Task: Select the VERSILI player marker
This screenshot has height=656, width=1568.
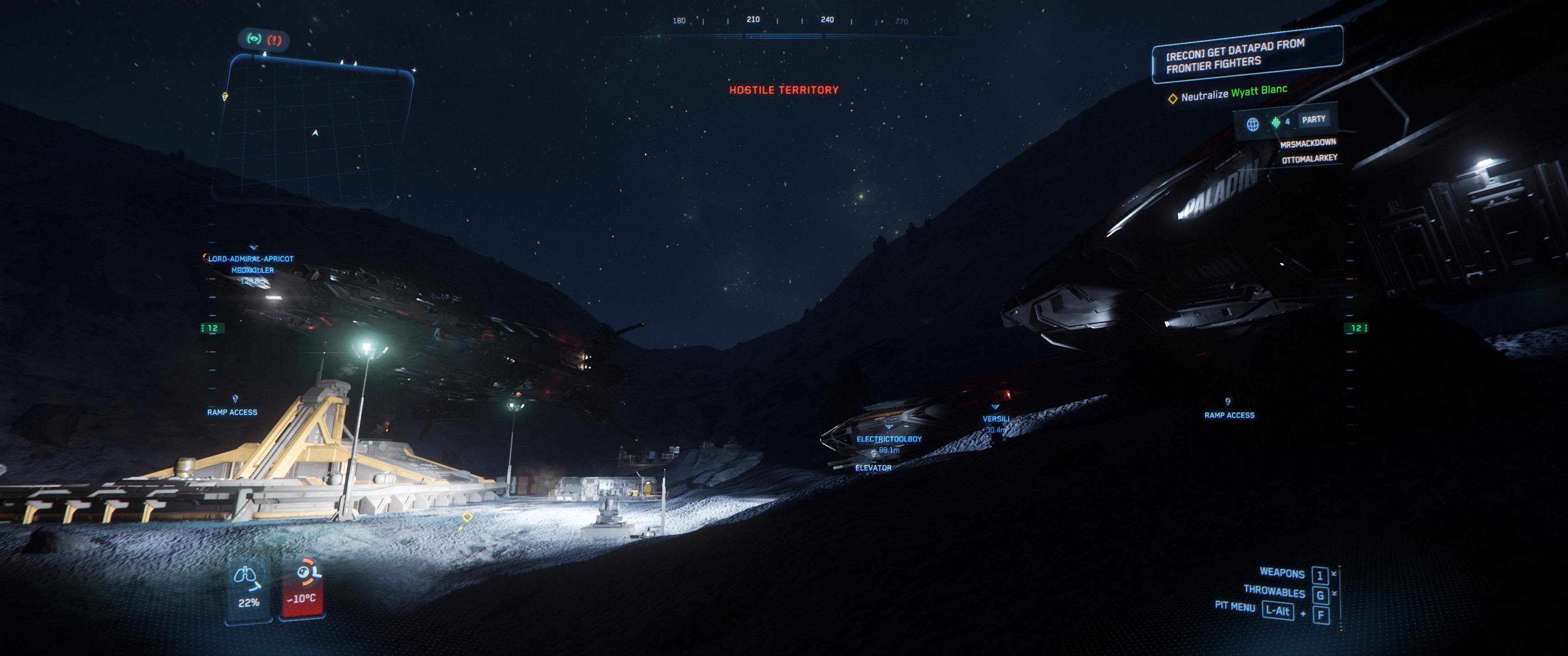Action: pos(996,419)
